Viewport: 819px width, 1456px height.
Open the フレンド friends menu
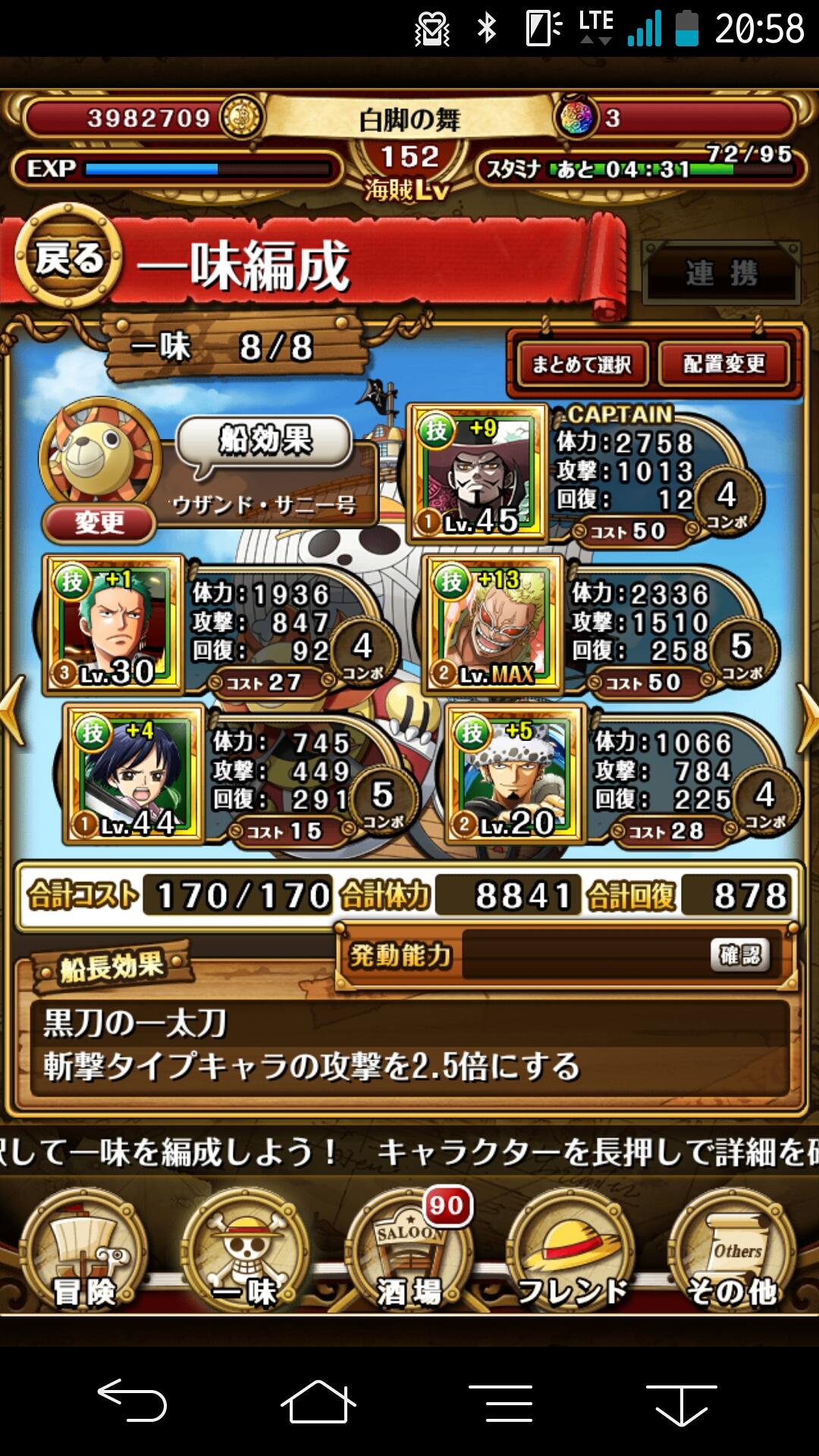[x=571, y=1252]
